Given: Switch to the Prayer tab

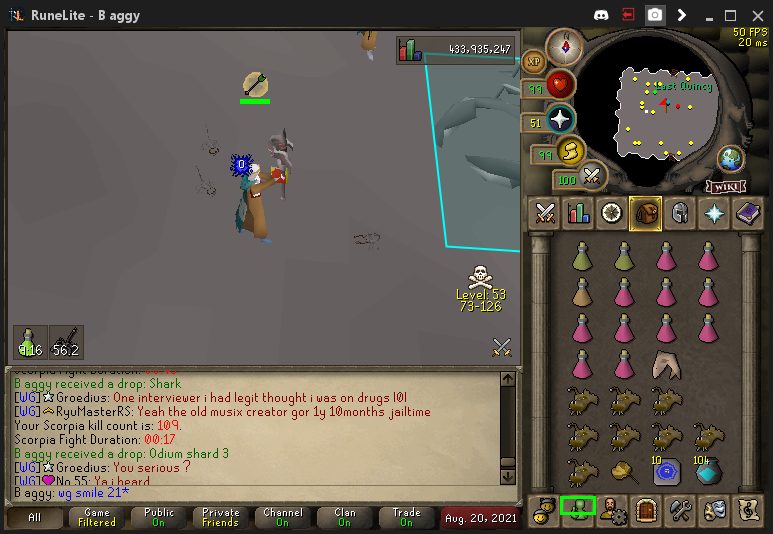Looking at the screenshot, I should tap(713, 213).
